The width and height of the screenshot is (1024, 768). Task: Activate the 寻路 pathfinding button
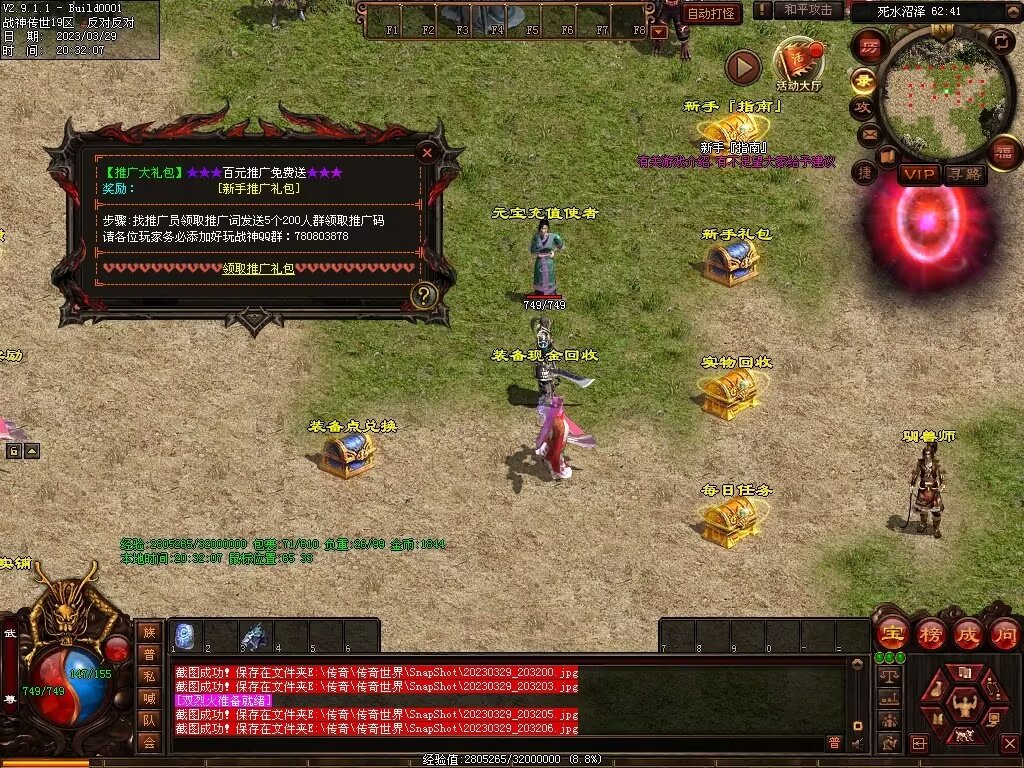(x=965, y=174)
